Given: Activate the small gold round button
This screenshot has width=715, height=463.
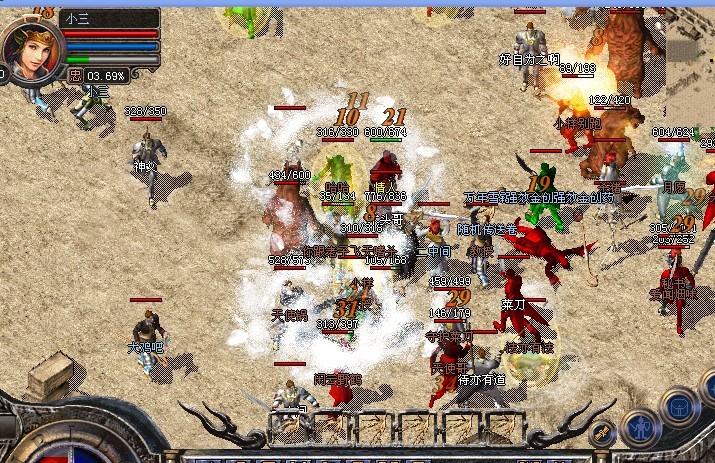Looking at the screenshot, I should pos(602,434).
